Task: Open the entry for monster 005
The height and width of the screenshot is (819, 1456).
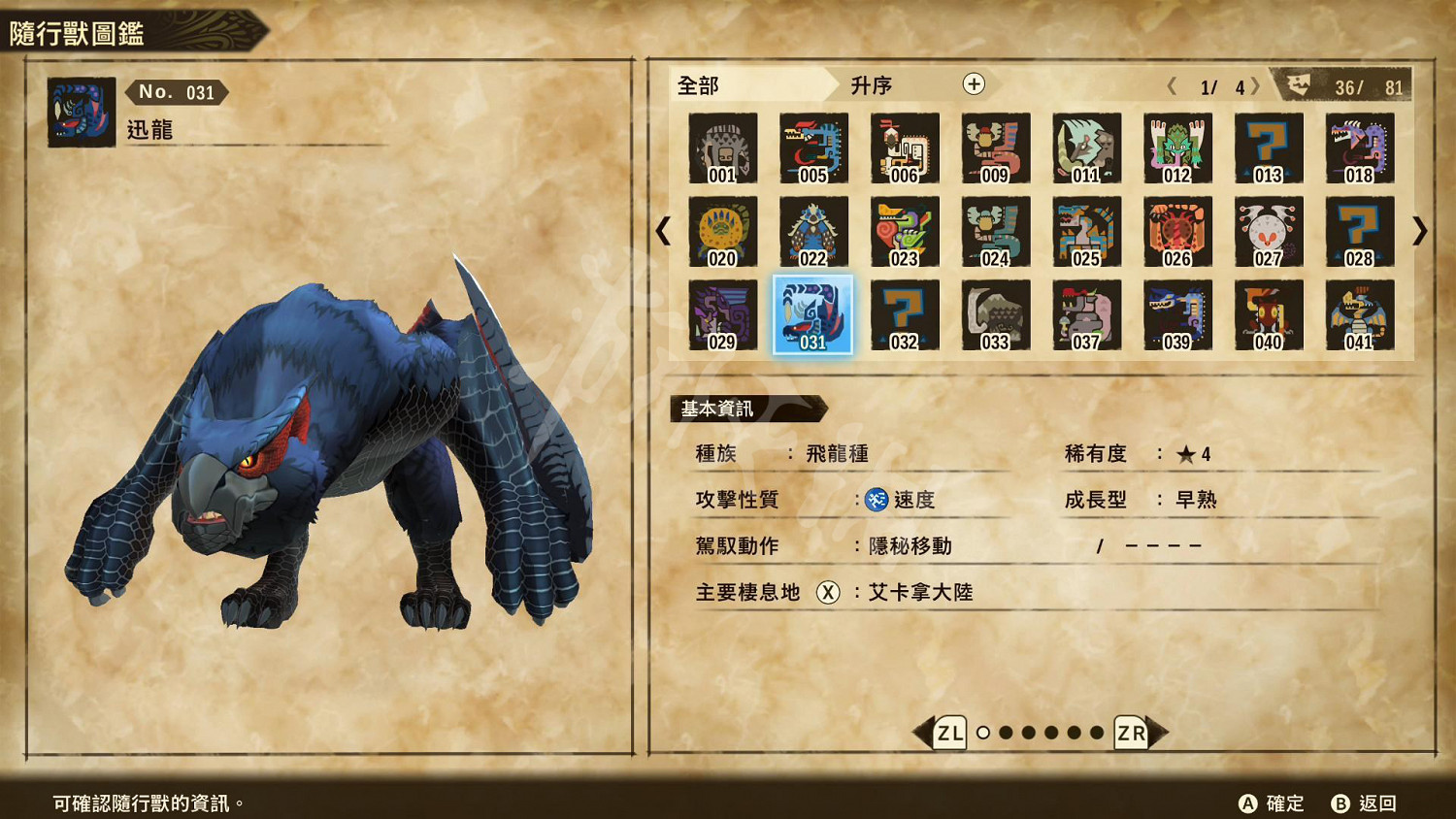Action: click(x=813, y=149)
